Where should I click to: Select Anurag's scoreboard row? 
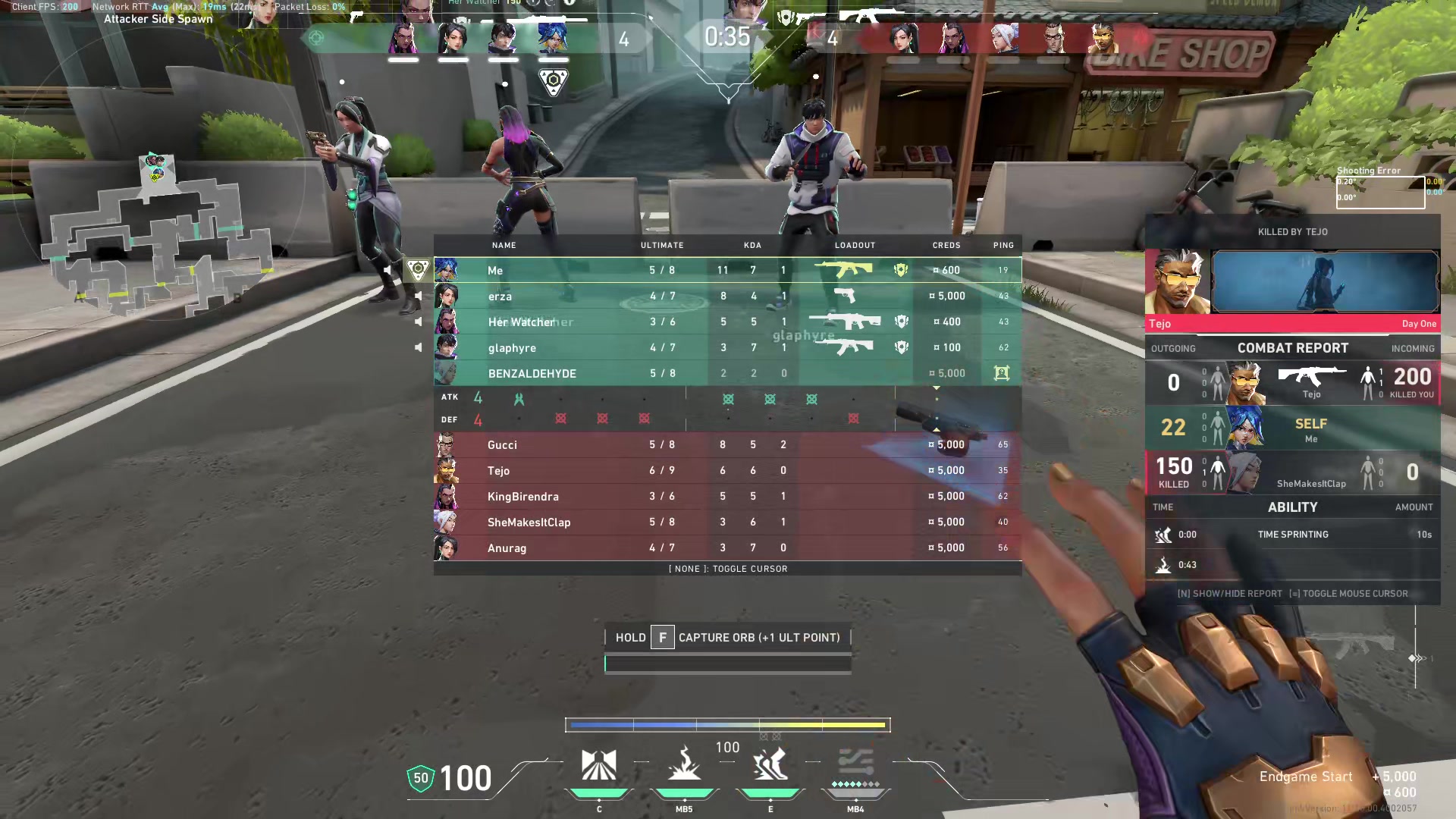[728, 548]
